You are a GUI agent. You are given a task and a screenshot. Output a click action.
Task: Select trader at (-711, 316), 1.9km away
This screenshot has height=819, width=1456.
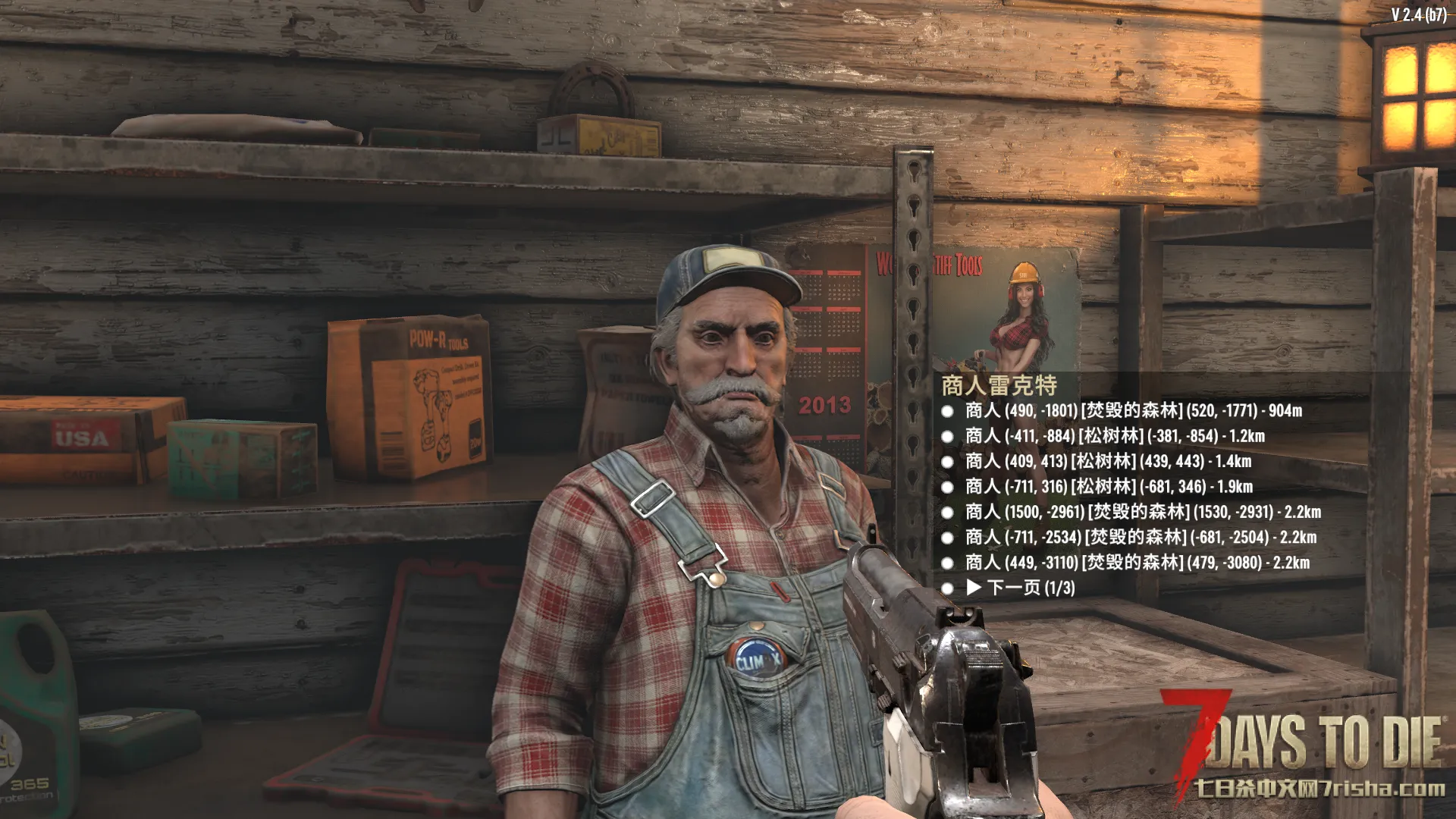[1108, 487]
